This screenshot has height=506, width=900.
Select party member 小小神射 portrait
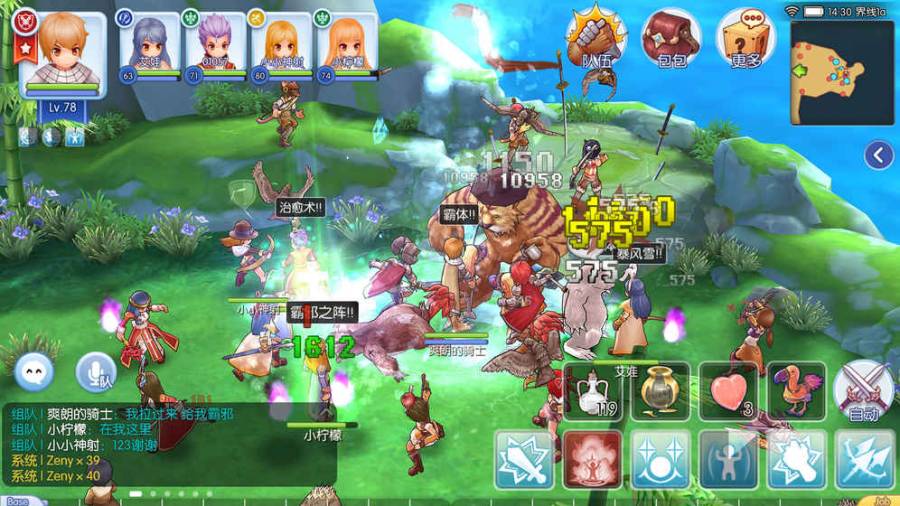point(281,45)
